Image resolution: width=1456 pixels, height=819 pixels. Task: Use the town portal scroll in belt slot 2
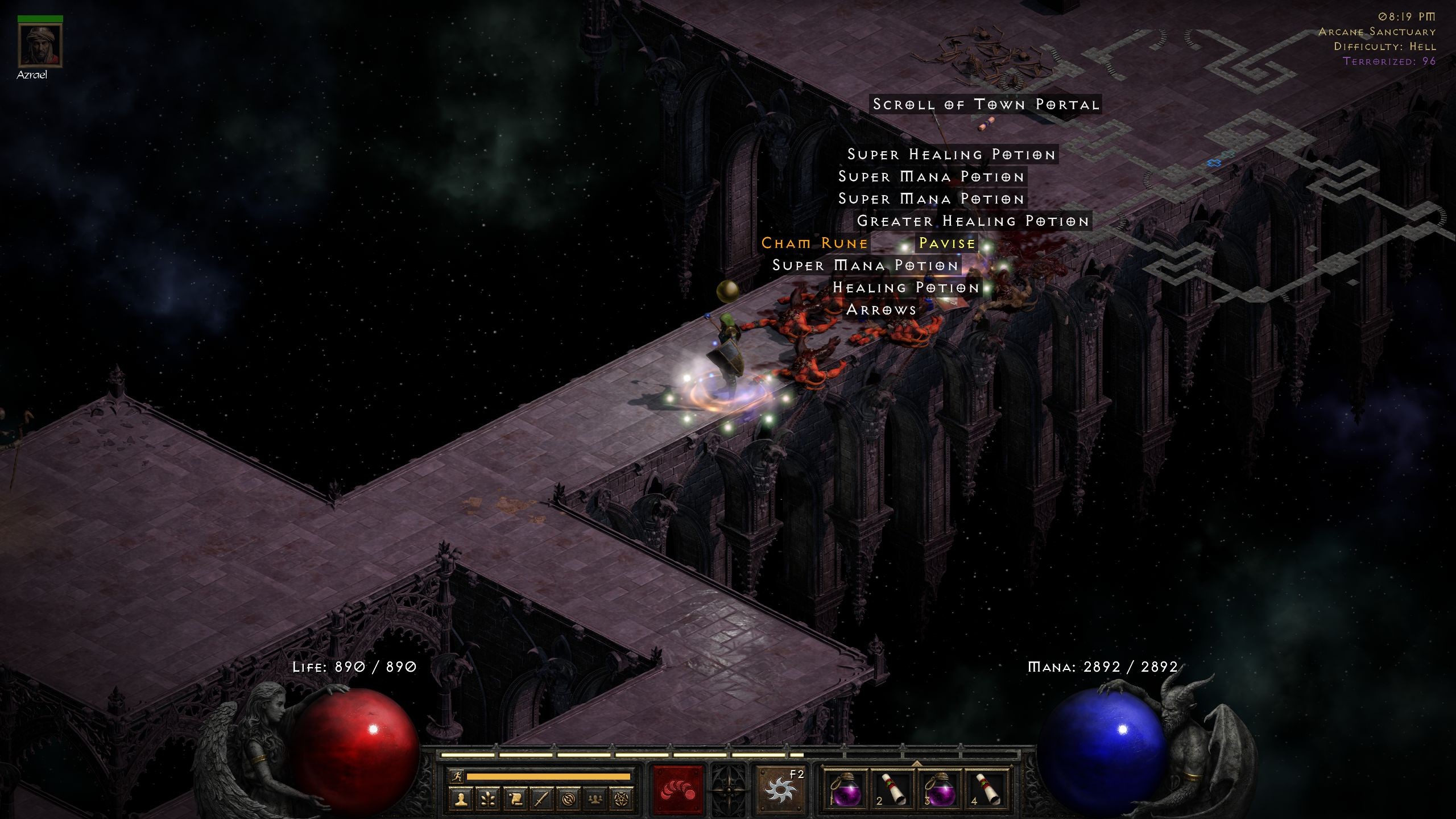click(x=893, y=791)
